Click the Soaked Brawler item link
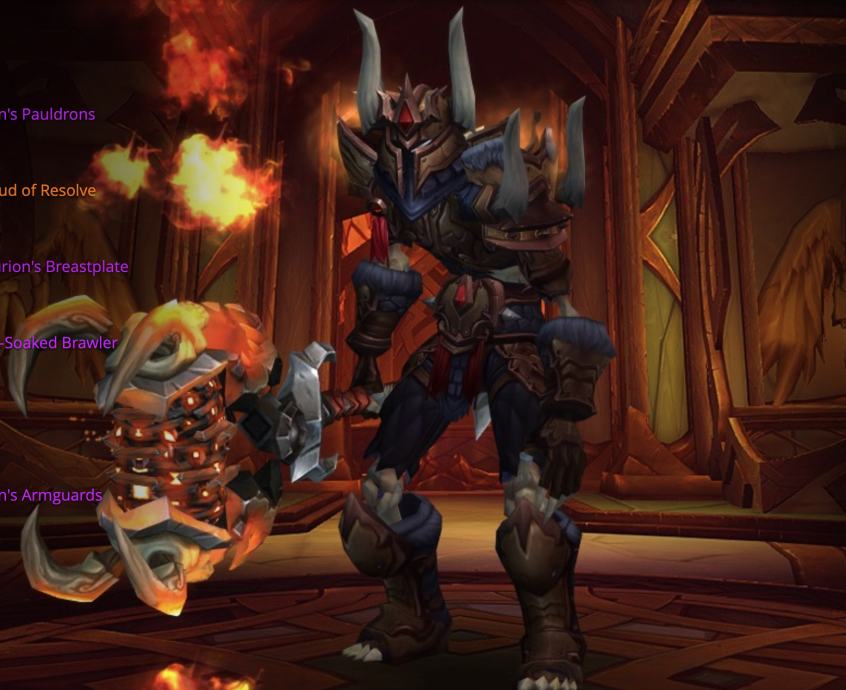The width and height of the screenshot is (846, 690). [x=59, y=343]
